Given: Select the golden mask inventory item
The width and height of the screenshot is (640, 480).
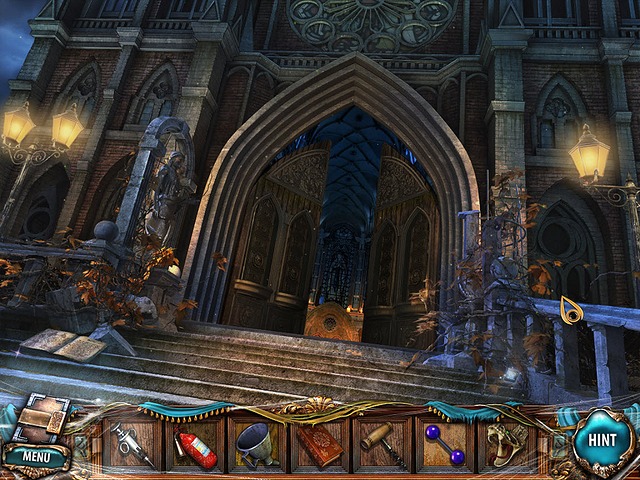Looking at the screenshot, I should pyautogui.click(x=505, y=443).
